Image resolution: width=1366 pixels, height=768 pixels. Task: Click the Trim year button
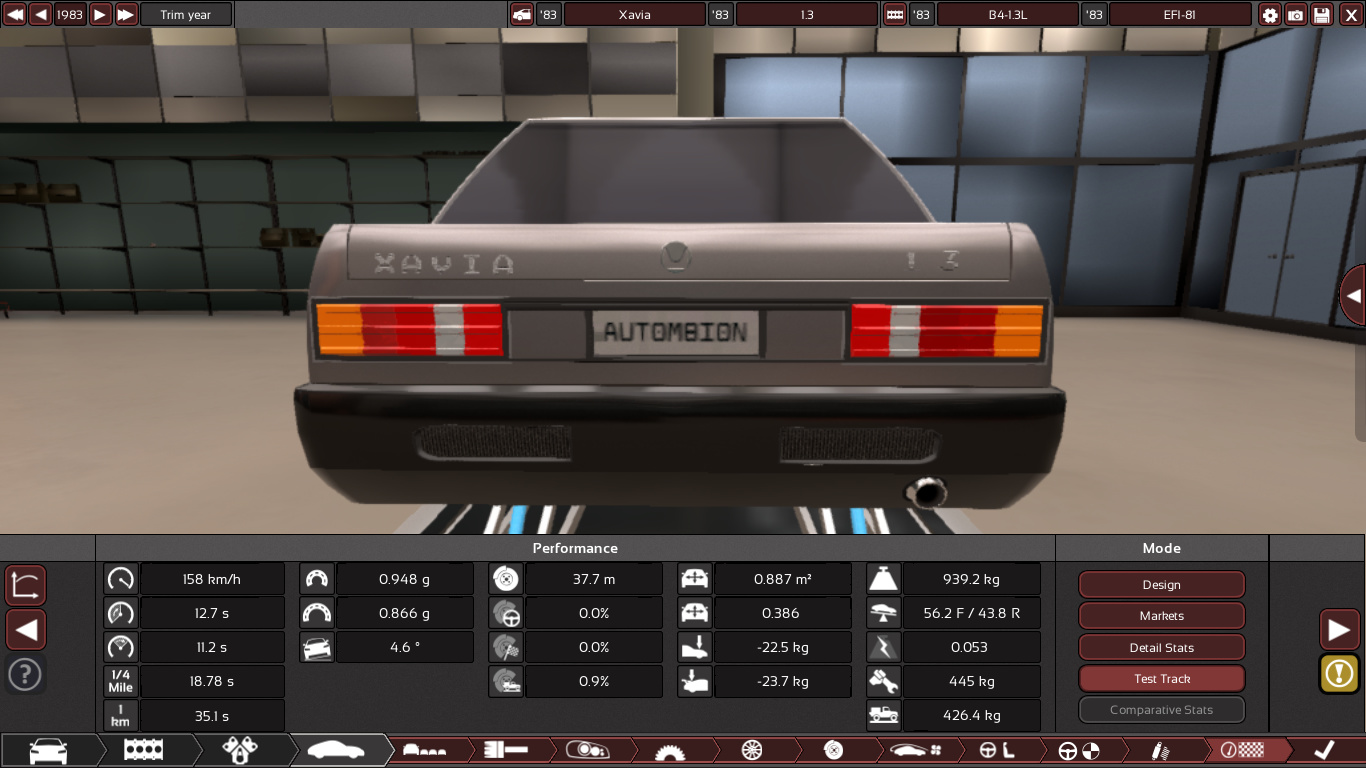tap(186, 15)
